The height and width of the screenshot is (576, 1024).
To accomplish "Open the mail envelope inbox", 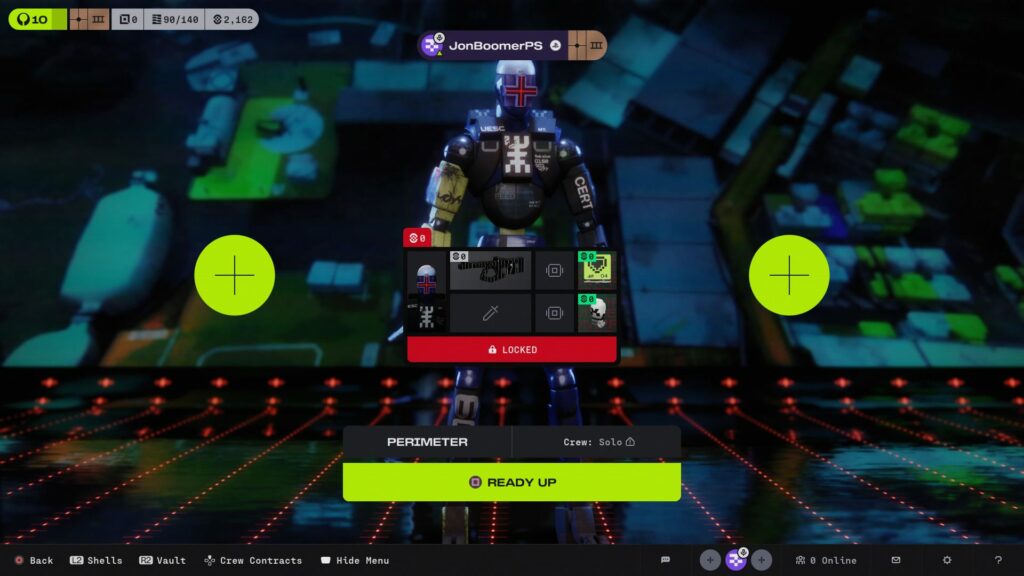I will (896, 560).
